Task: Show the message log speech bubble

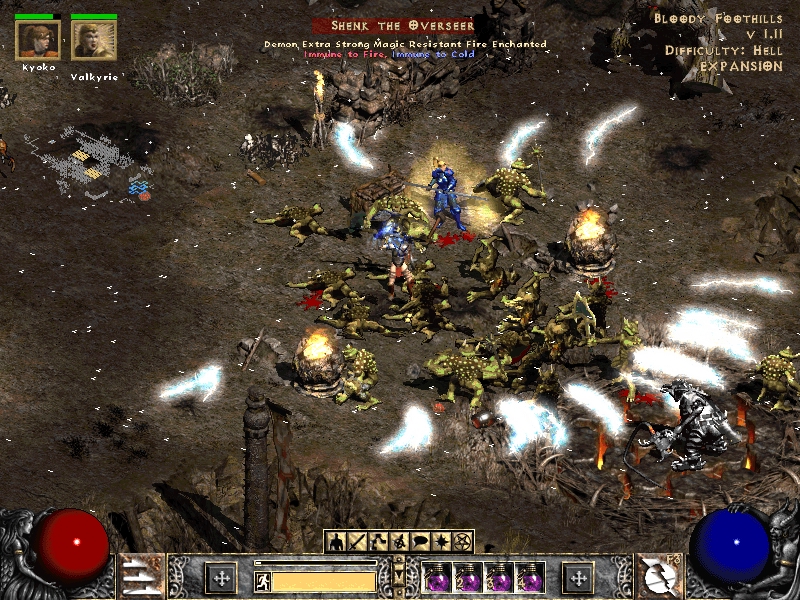Action: click(420, 541)
